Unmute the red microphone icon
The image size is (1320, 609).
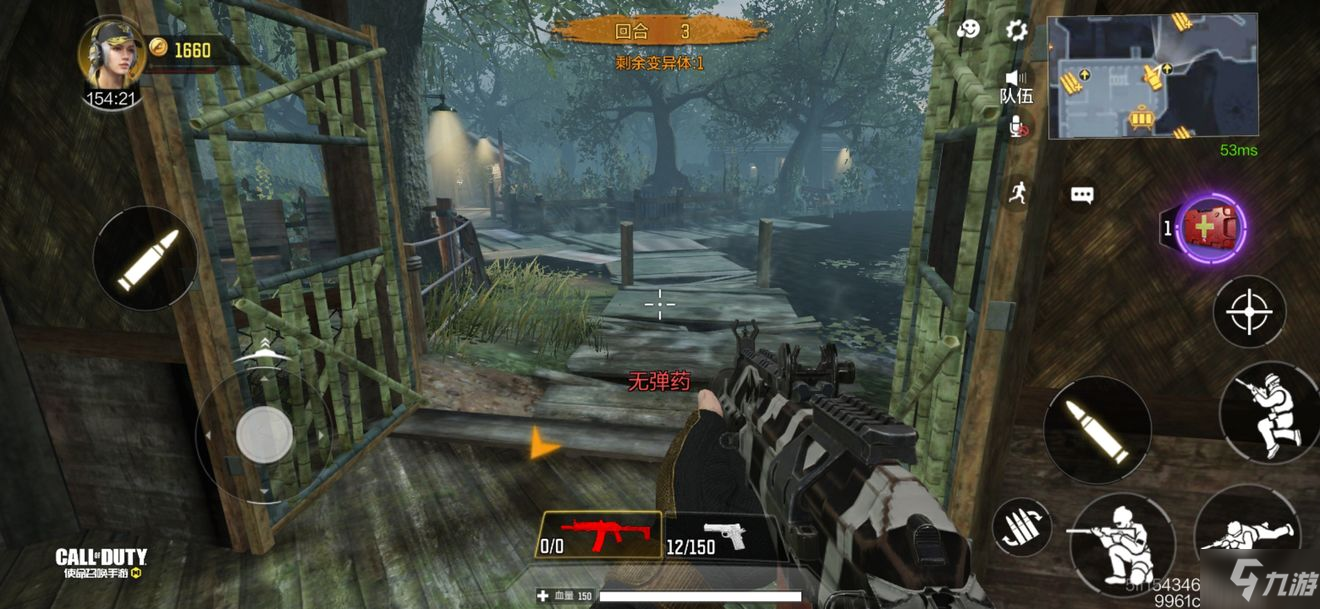coord(1017,127)
